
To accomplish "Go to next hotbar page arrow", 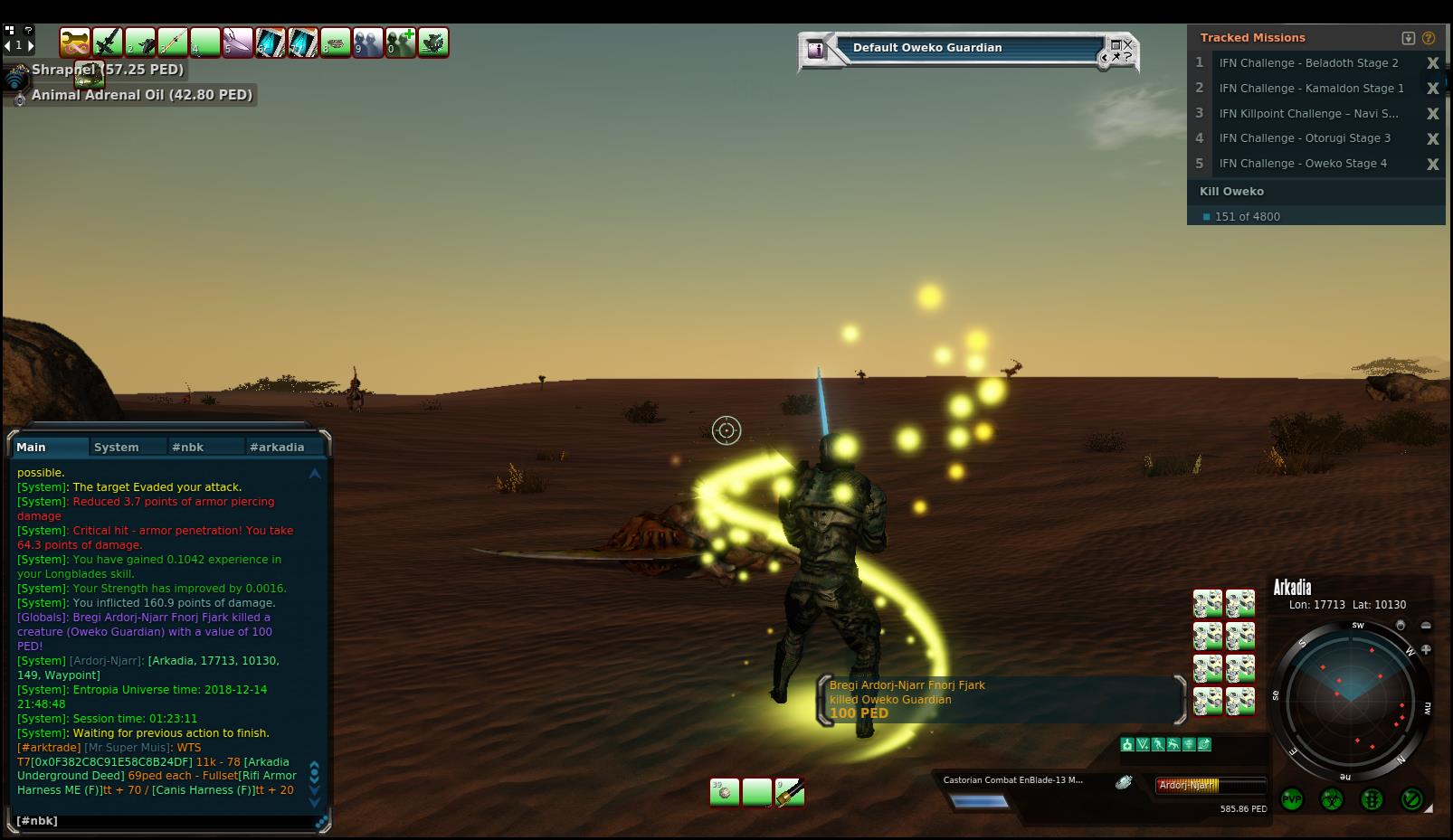I will pyautogui.click(x=31, y=45).
